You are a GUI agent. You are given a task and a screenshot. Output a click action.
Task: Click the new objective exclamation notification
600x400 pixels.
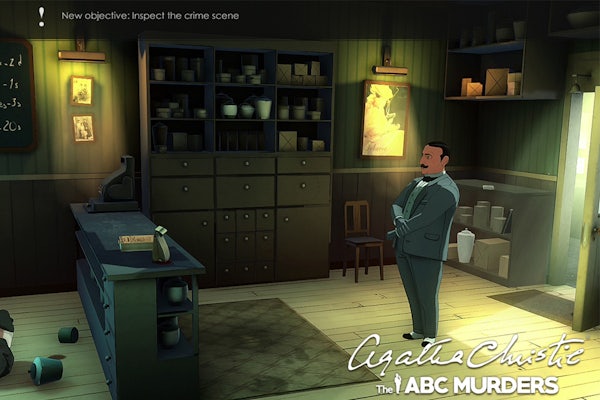(x=41, y=15)
